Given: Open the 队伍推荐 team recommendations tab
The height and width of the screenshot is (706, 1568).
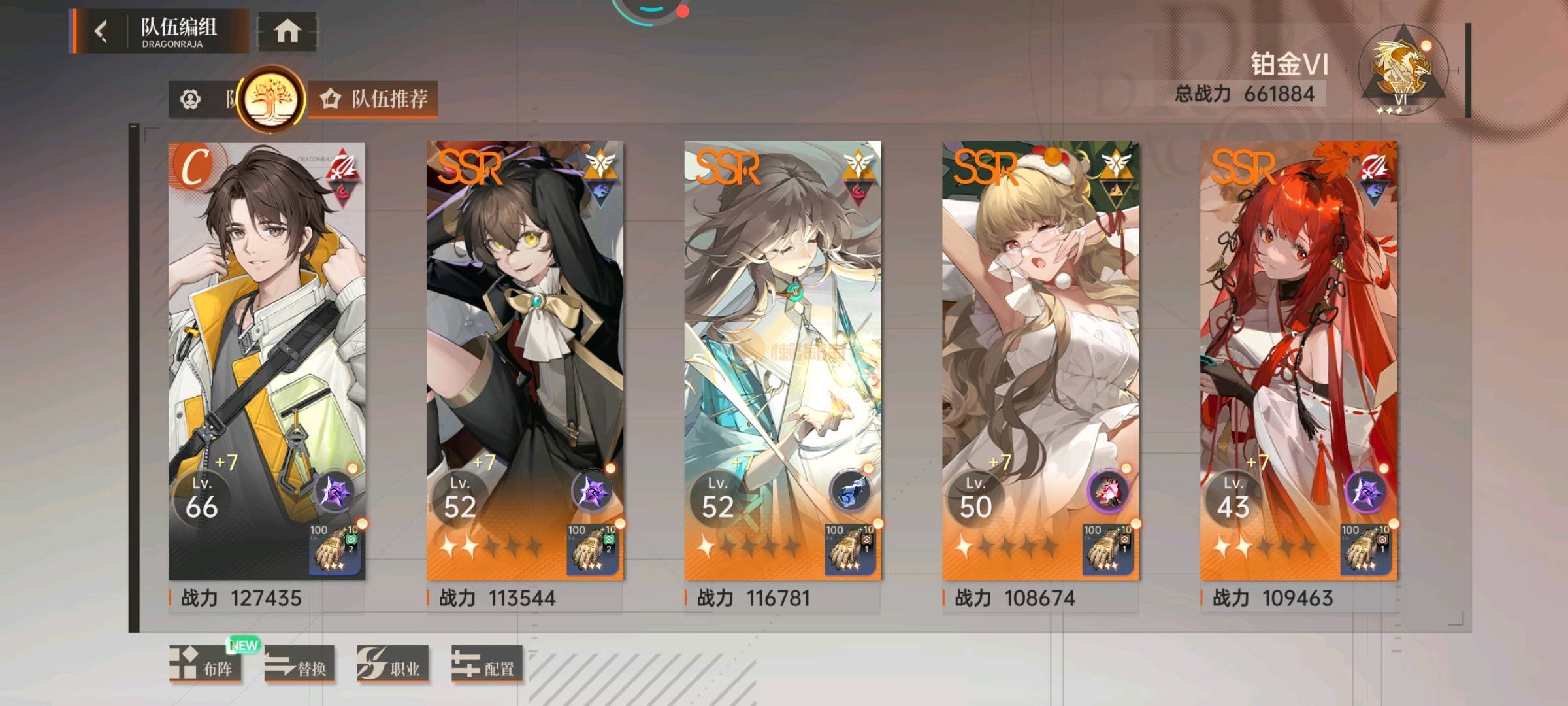Looking at the screenshot, I should click(374, 99).
